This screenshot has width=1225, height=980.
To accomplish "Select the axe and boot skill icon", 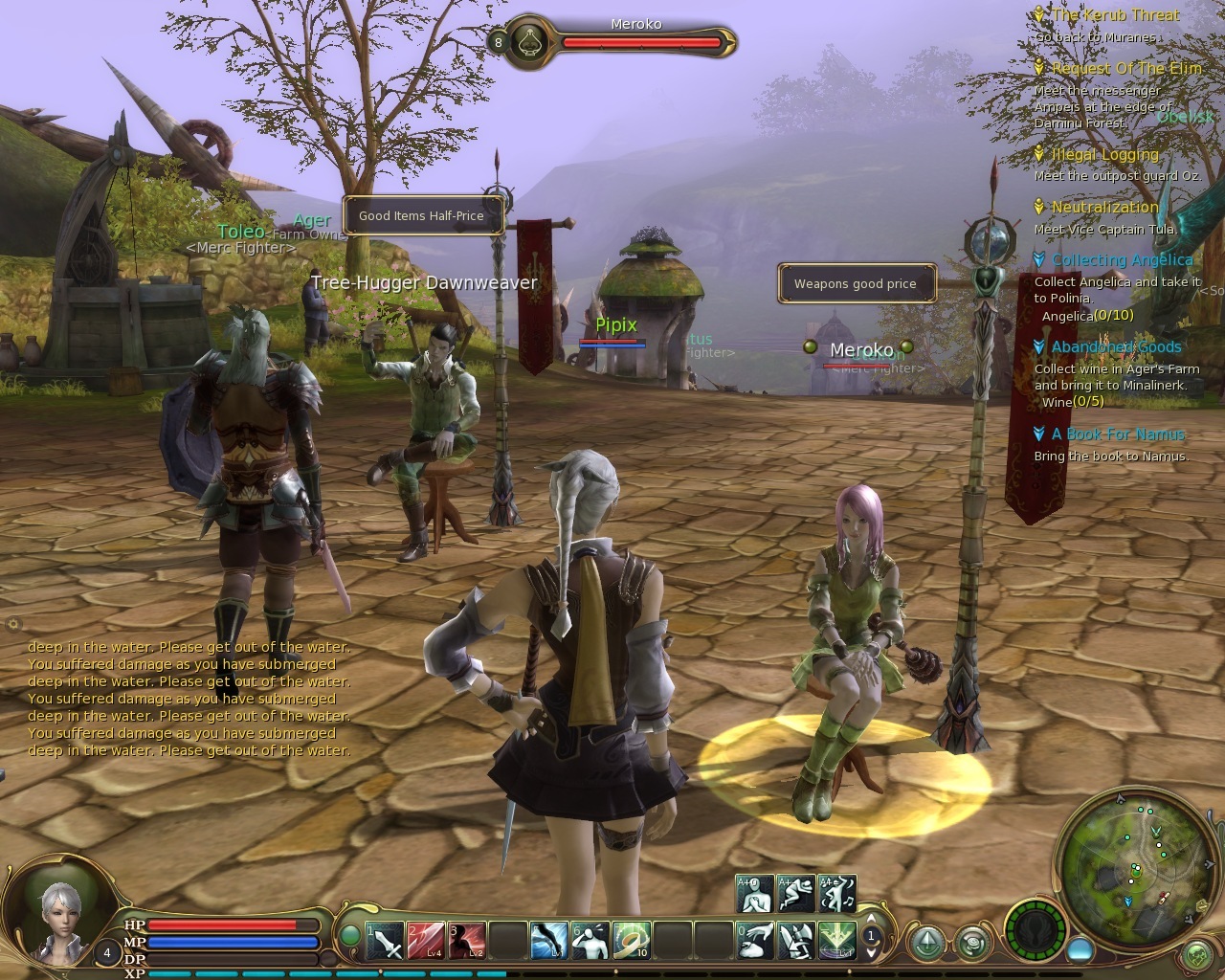I will 797,941.
